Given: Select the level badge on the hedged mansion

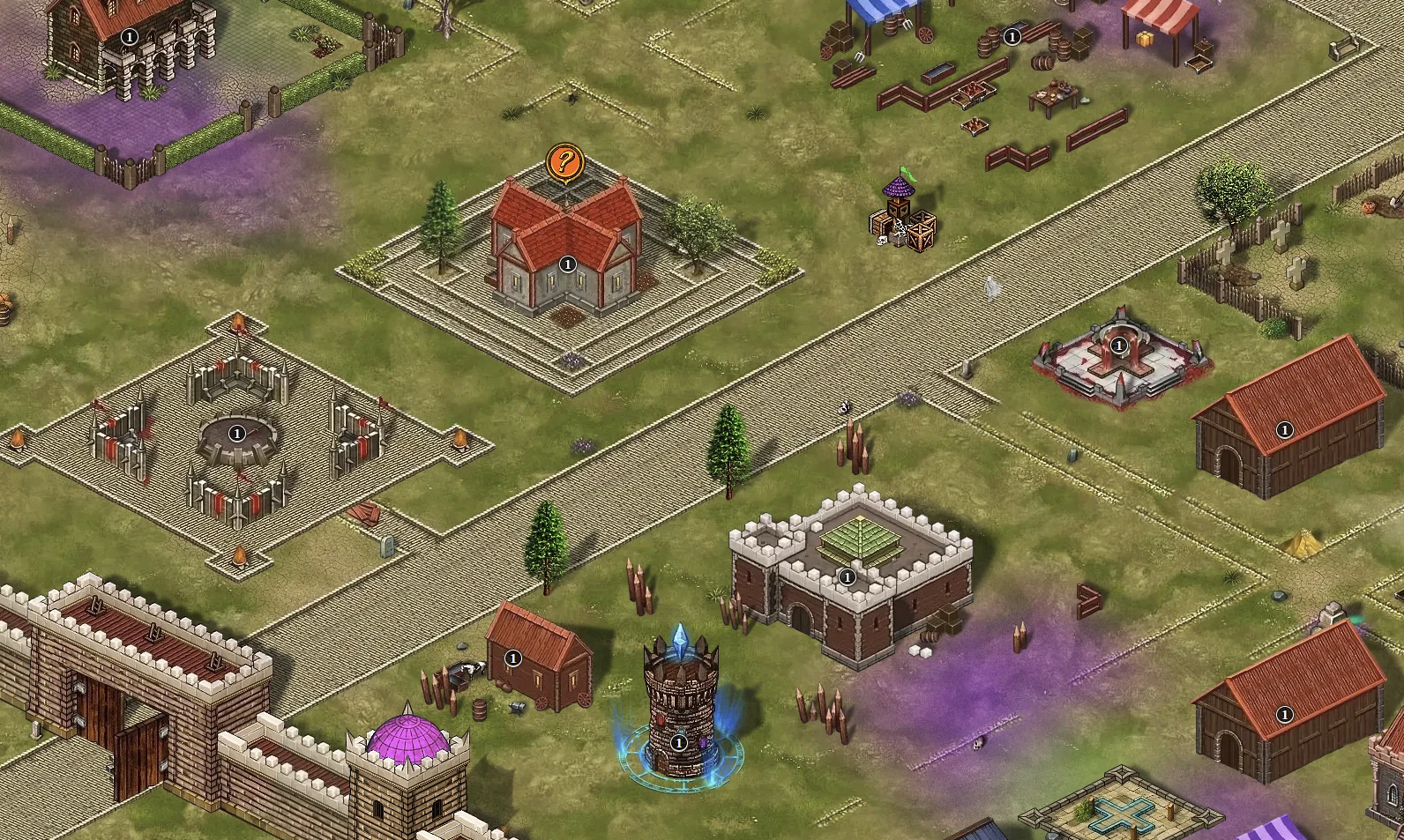Looking at the screenshot, I should click(x=130, y=37).
